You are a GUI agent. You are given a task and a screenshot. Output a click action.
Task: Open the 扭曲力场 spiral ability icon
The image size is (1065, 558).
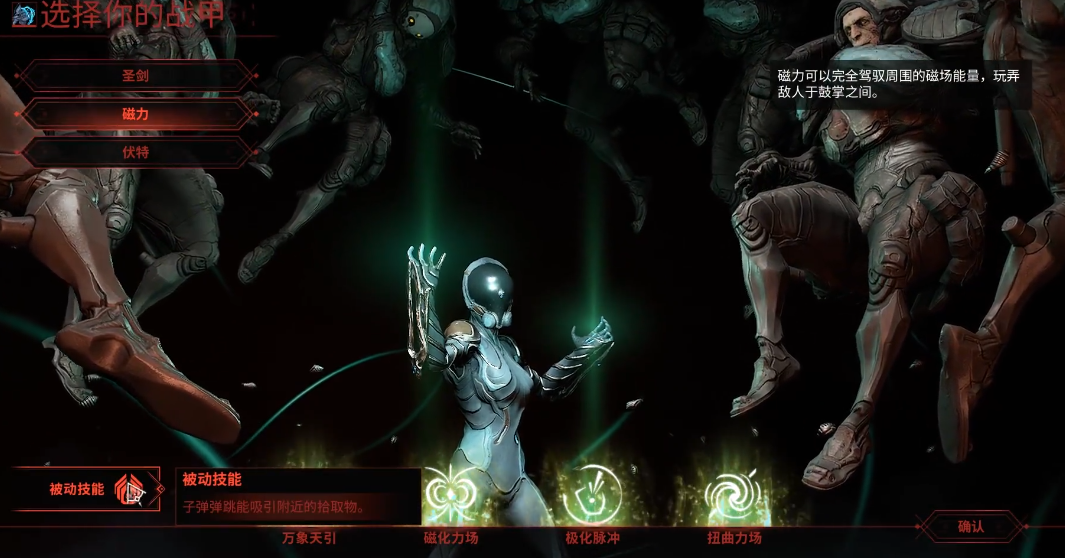pos(734,494)
